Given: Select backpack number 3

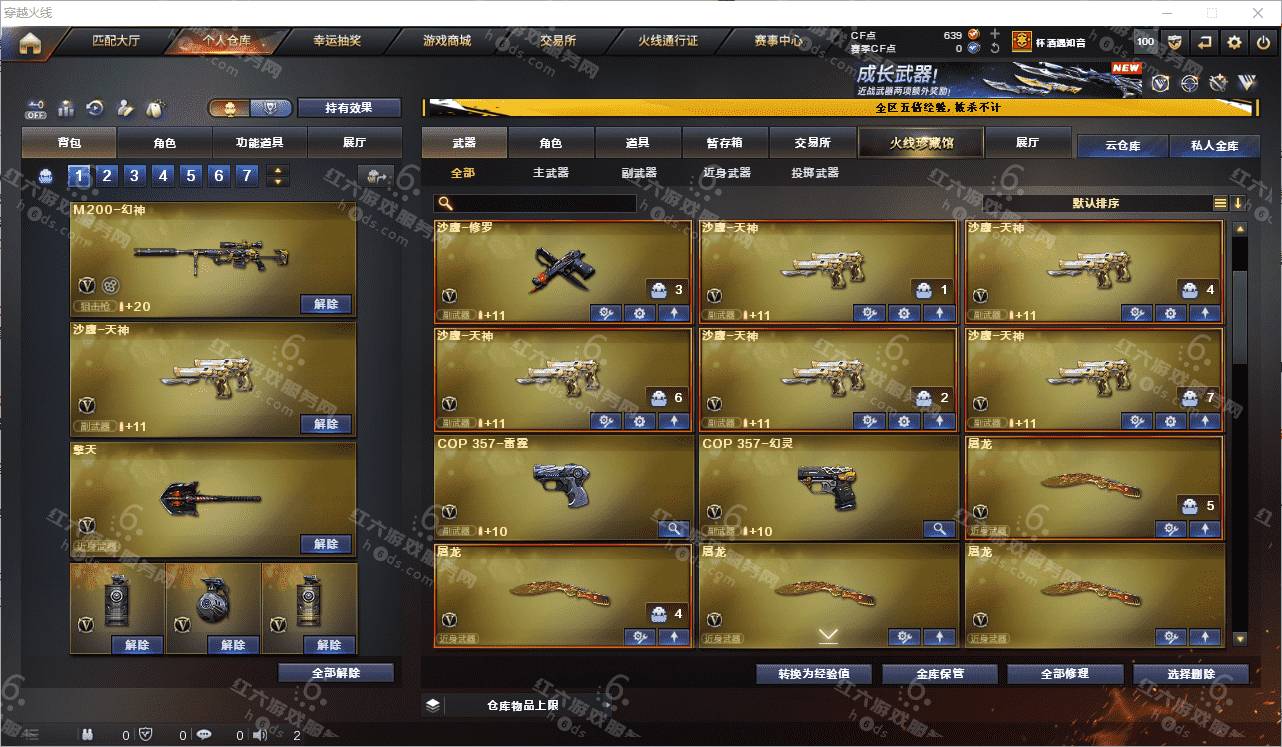Looking at the screenshot, I should coord(134,176).
